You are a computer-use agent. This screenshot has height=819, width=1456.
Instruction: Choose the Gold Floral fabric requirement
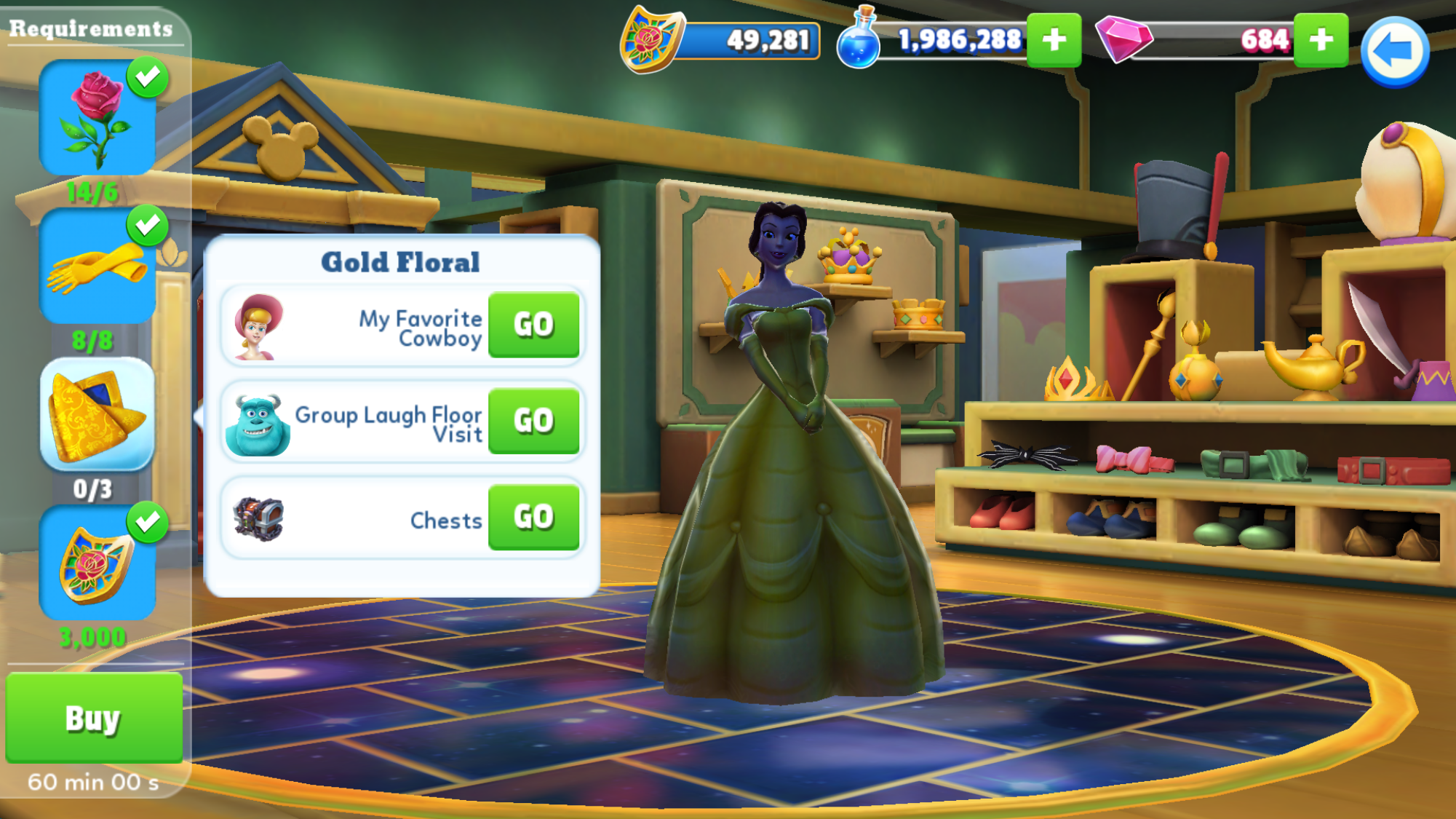pyautogui.click(x=97, y=415)
